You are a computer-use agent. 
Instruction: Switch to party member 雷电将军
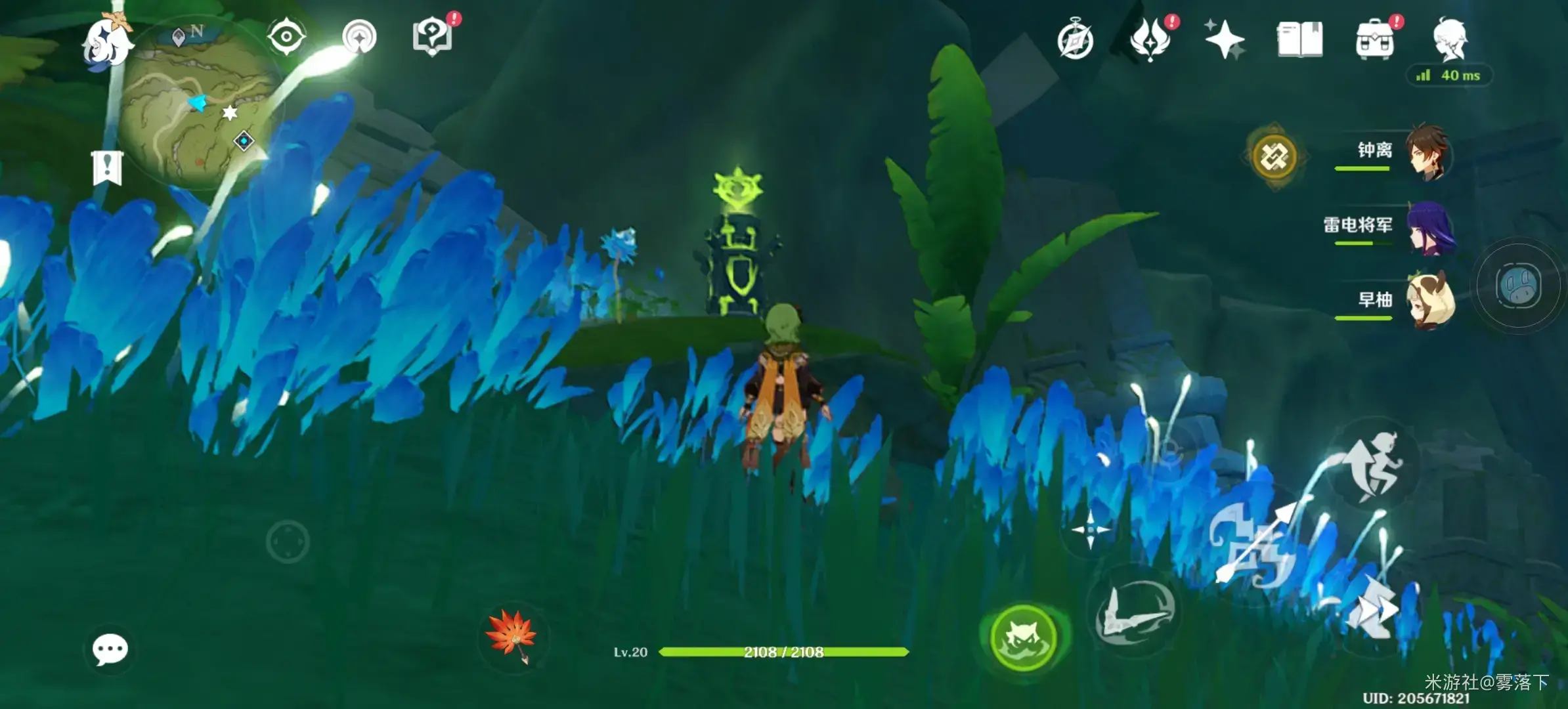pos(1430,227)
